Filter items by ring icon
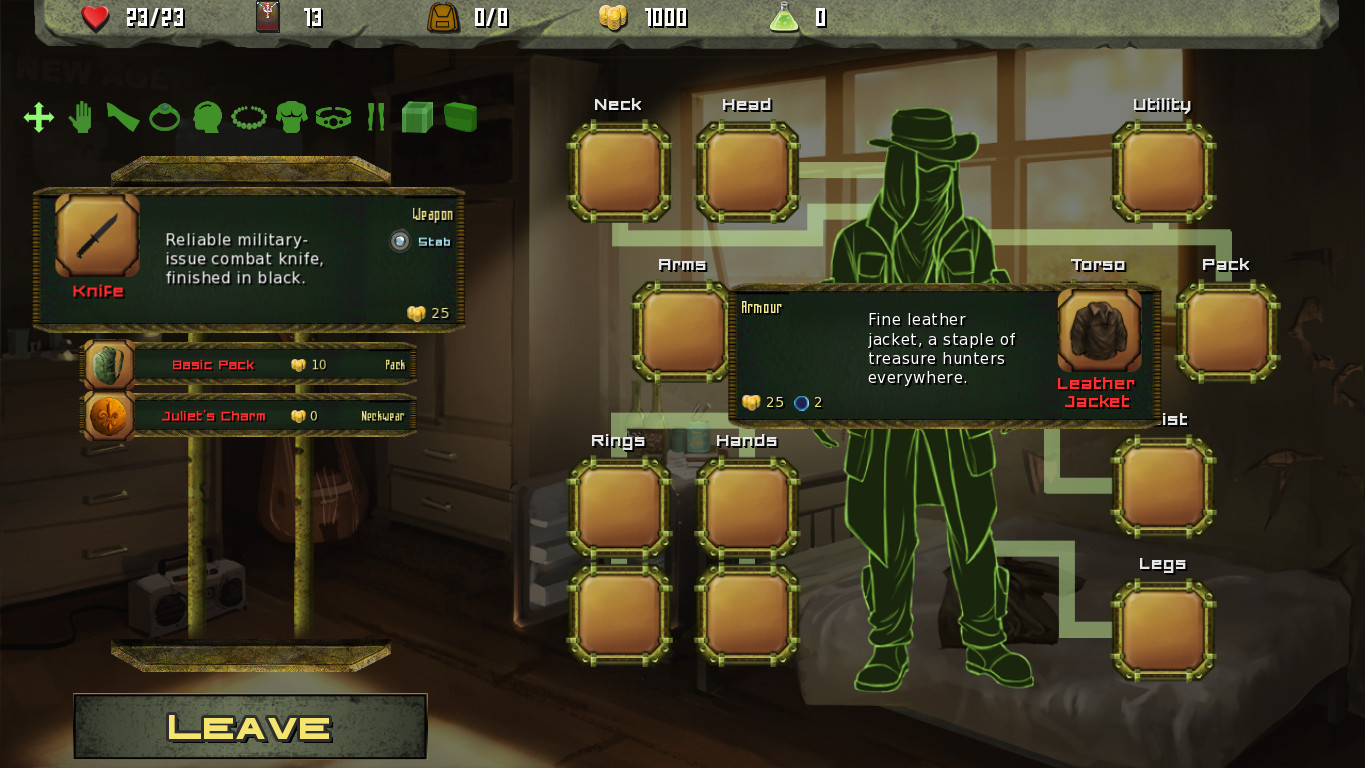This screenshot has width=1365, height=768. (164, 118)
